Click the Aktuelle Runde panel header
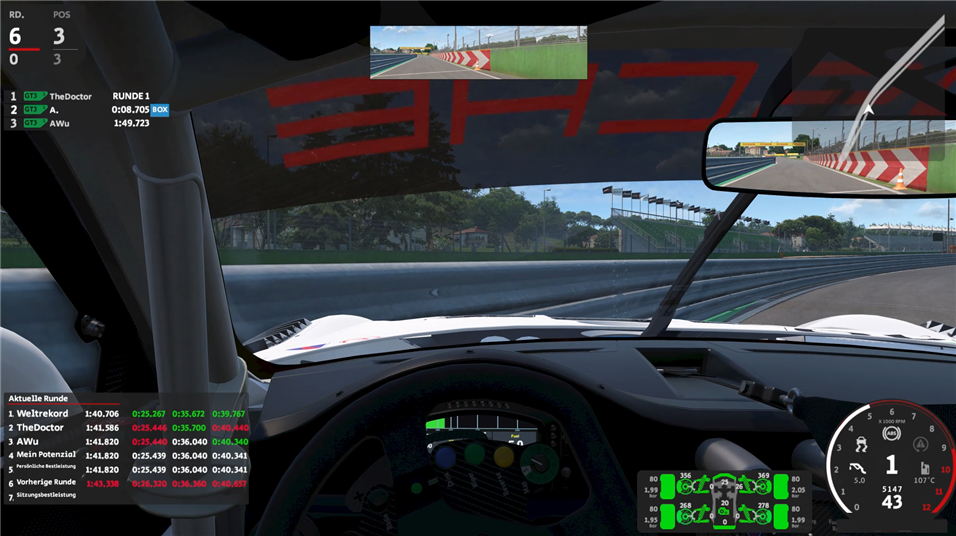The image size is (956, 536). coord(38,398)
